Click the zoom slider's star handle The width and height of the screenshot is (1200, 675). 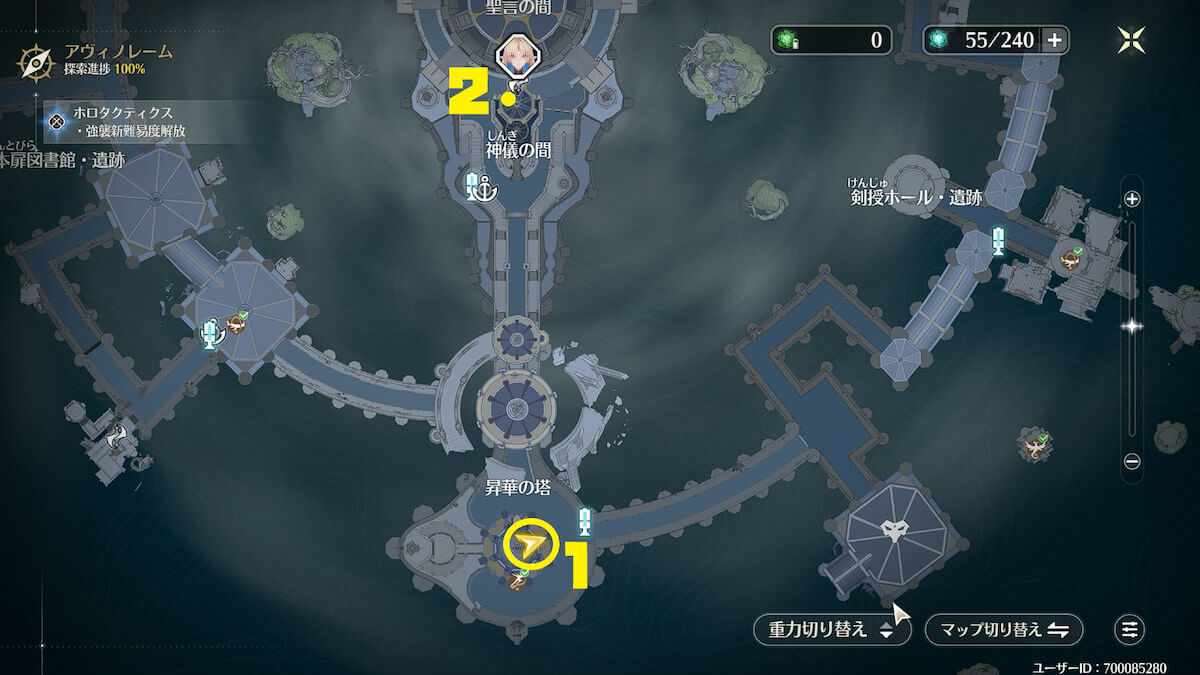point(1132,326)
